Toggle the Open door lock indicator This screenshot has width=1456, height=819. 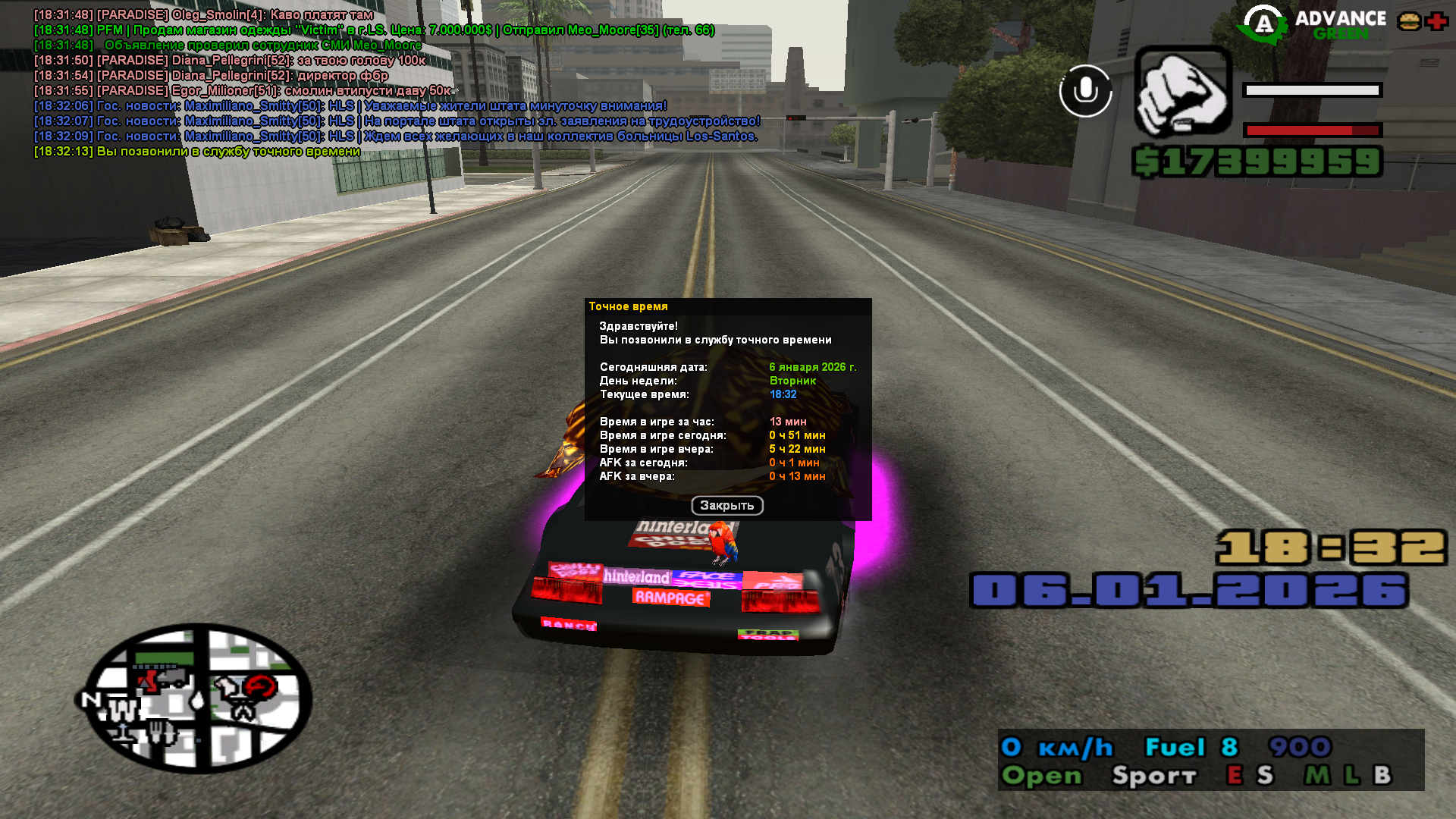tap(1041, 775)
